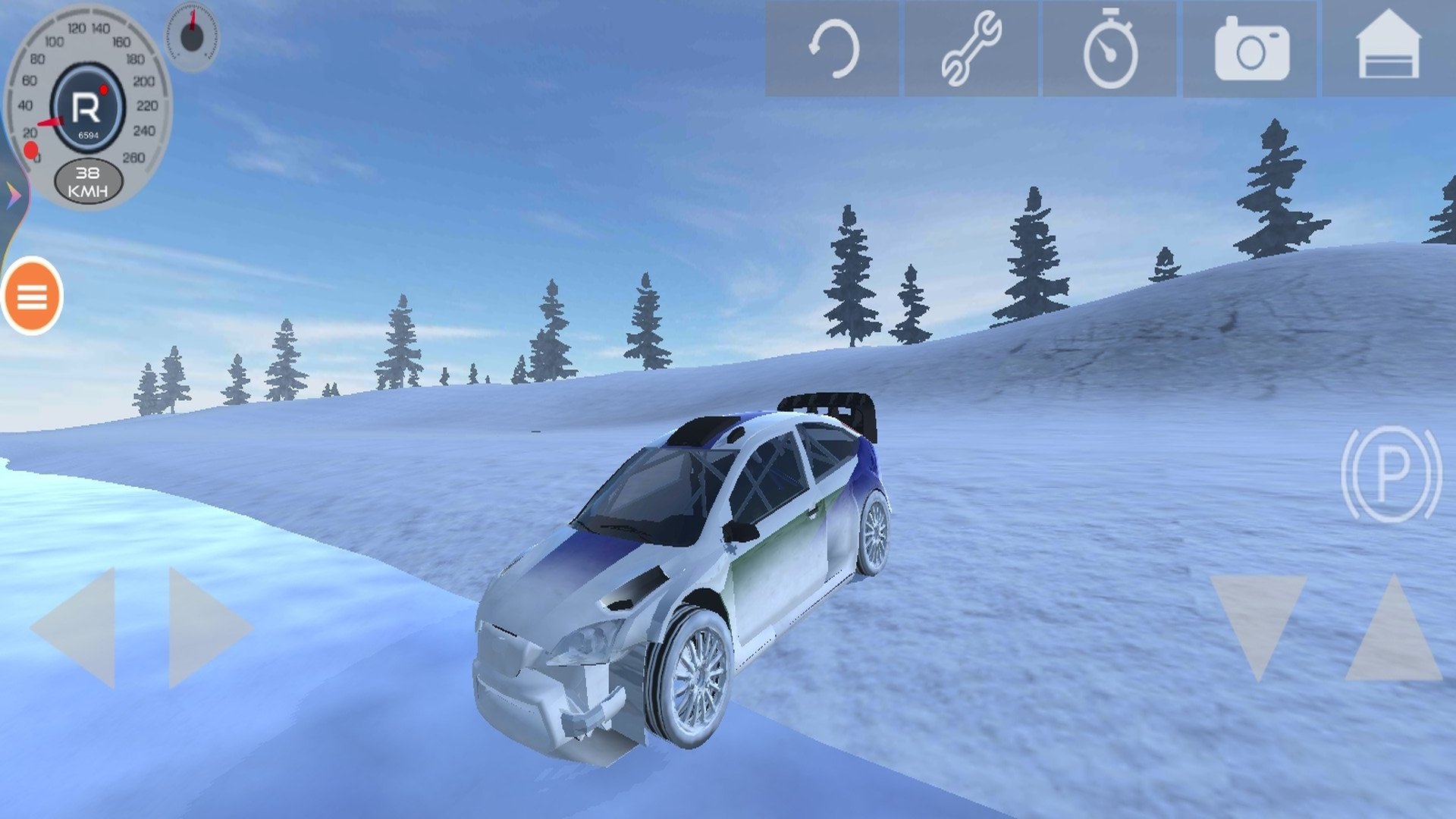Switch view with the camera button
This screenshot has width=1456, height=819.
tap(1251, 49)
